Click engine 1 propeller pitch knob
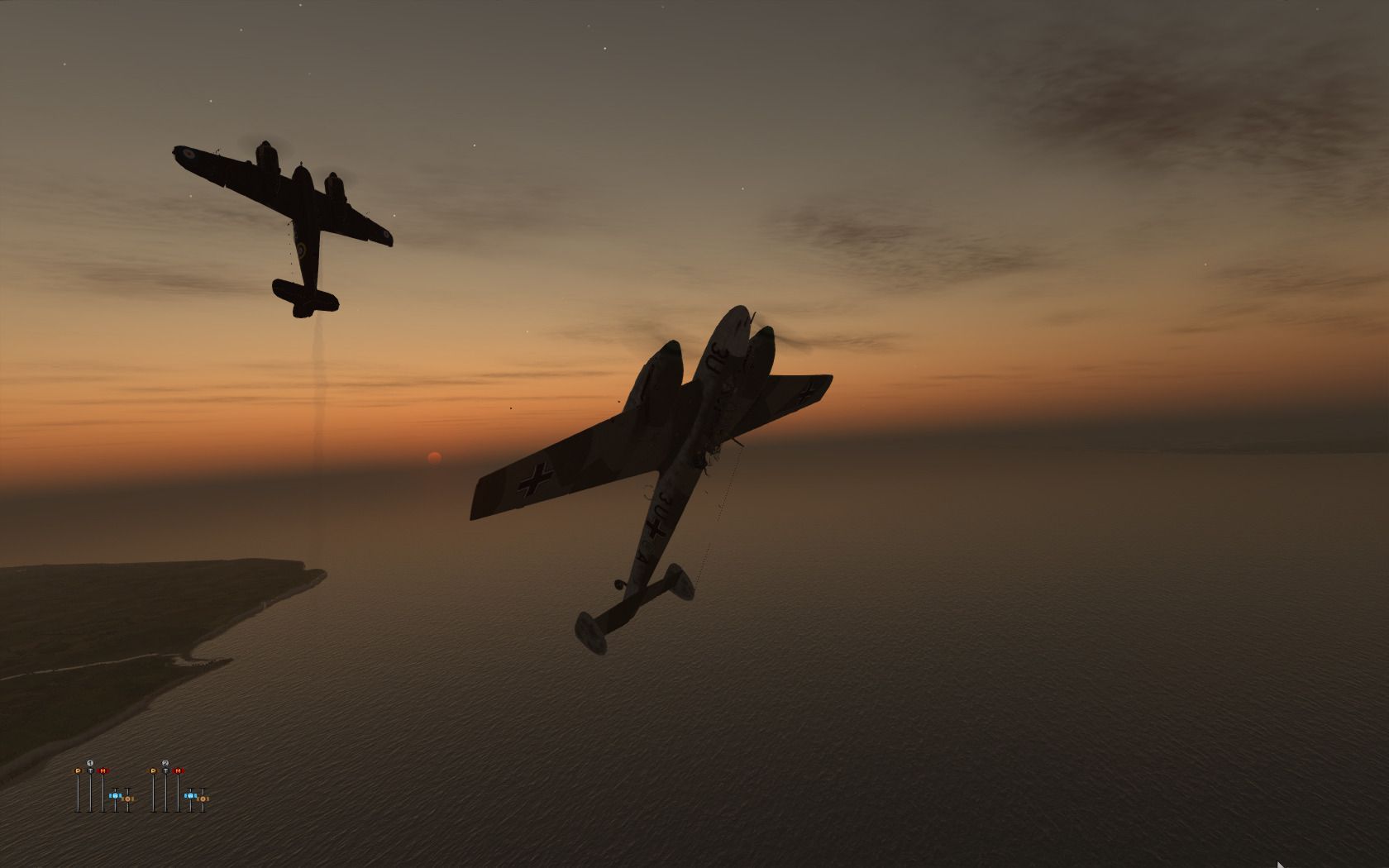Viewport: 1389px width, 868px height. (x=79, y=770)
